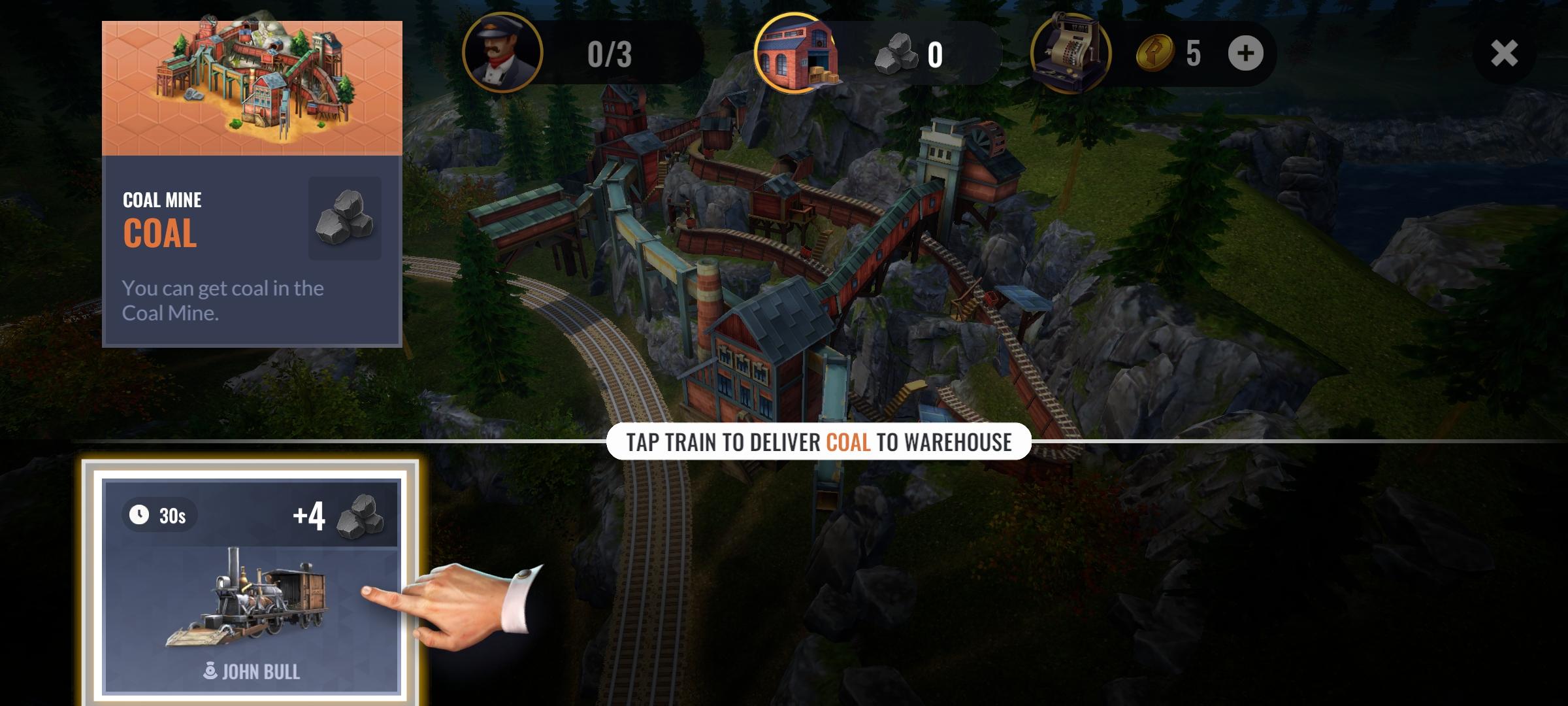Image resolution: width=1568 pixels, height=706 pixels.
Task: Click the COAL MINE title text
Action: coord(161,199)
